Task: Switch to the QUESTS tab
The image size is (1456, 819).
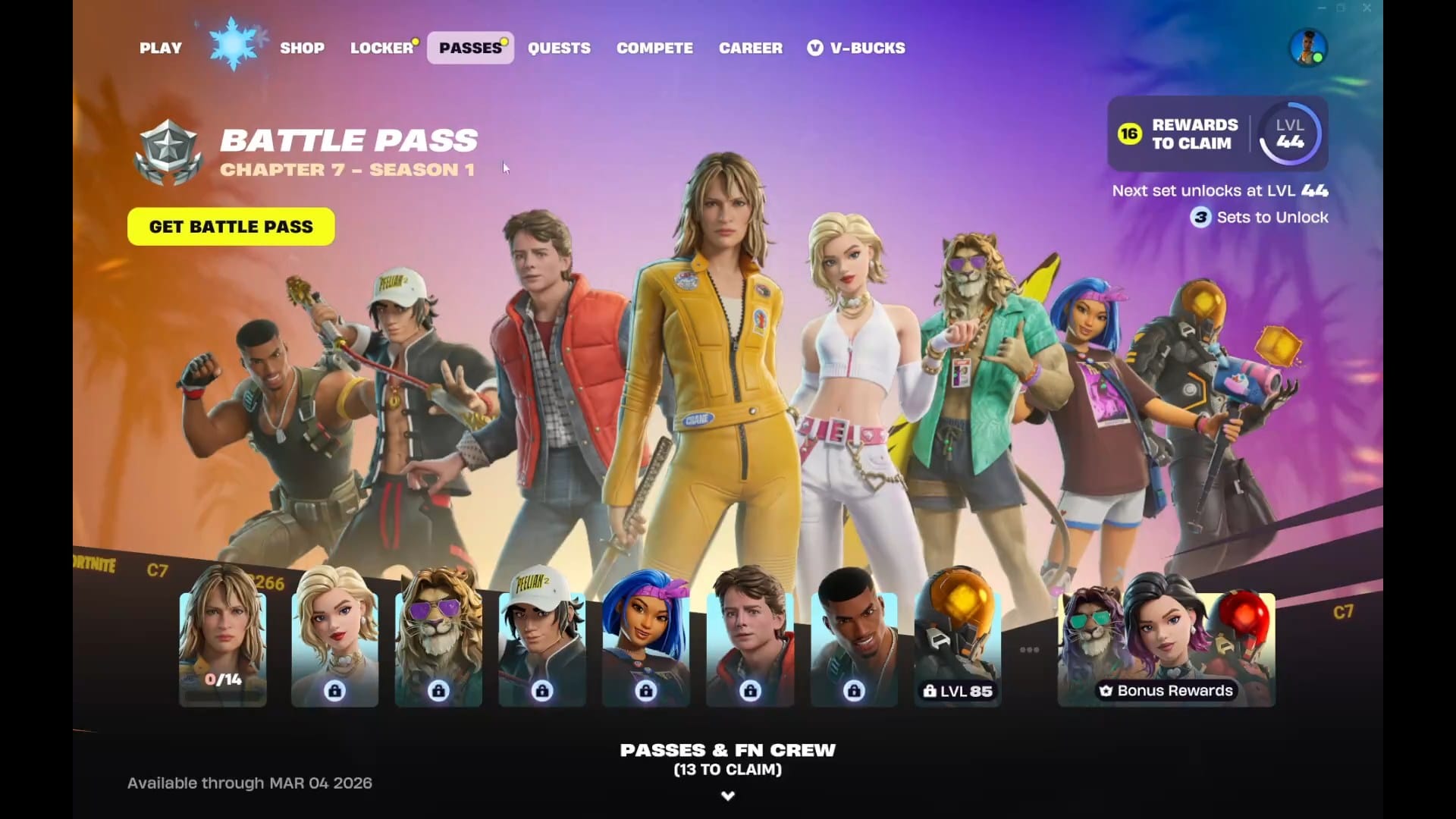Action: click(x=560, y=48)
